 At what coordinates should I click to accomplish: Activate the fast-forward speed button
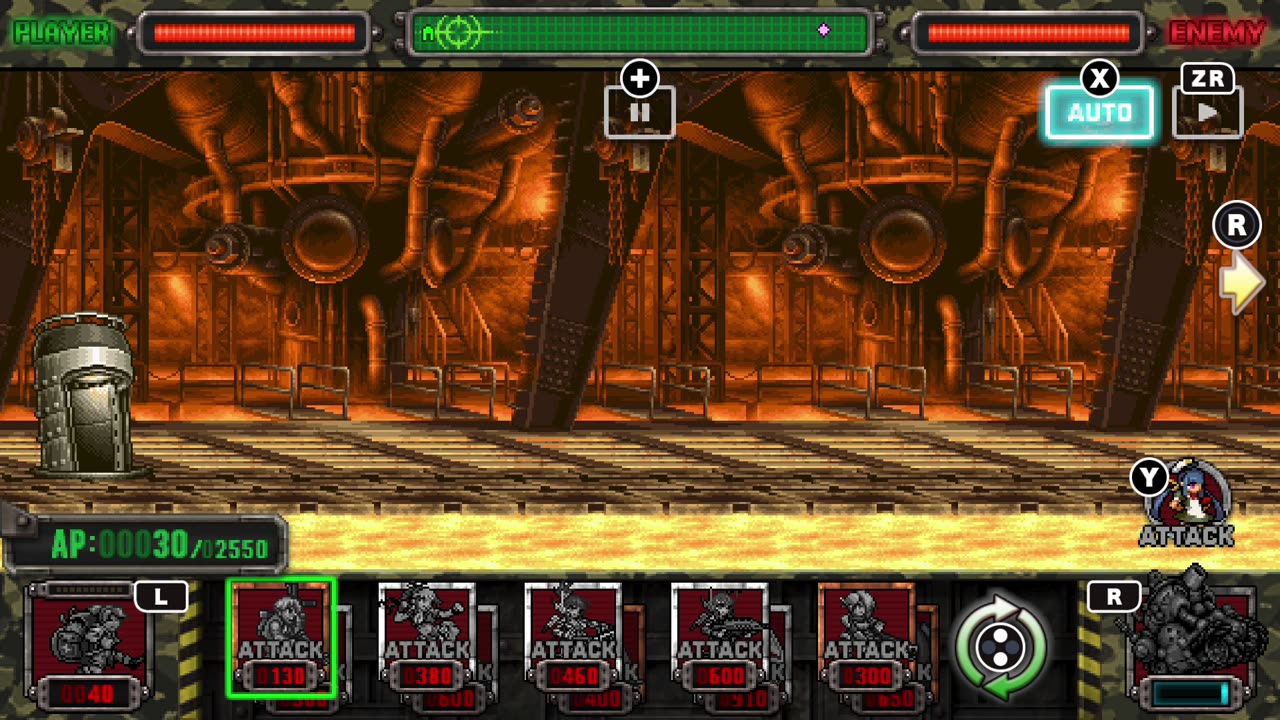coord(1207,112)
